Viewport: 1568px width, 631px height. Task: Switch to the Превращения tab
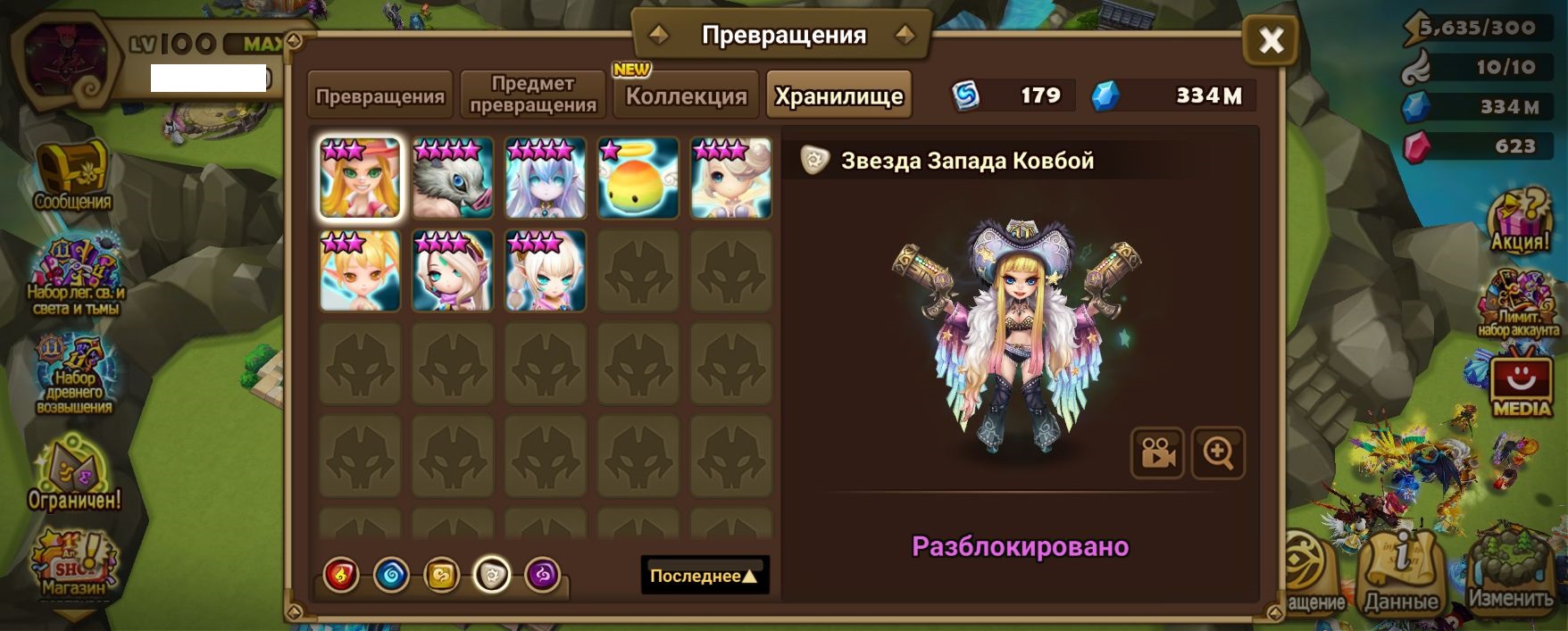click(x=380, y=95)
